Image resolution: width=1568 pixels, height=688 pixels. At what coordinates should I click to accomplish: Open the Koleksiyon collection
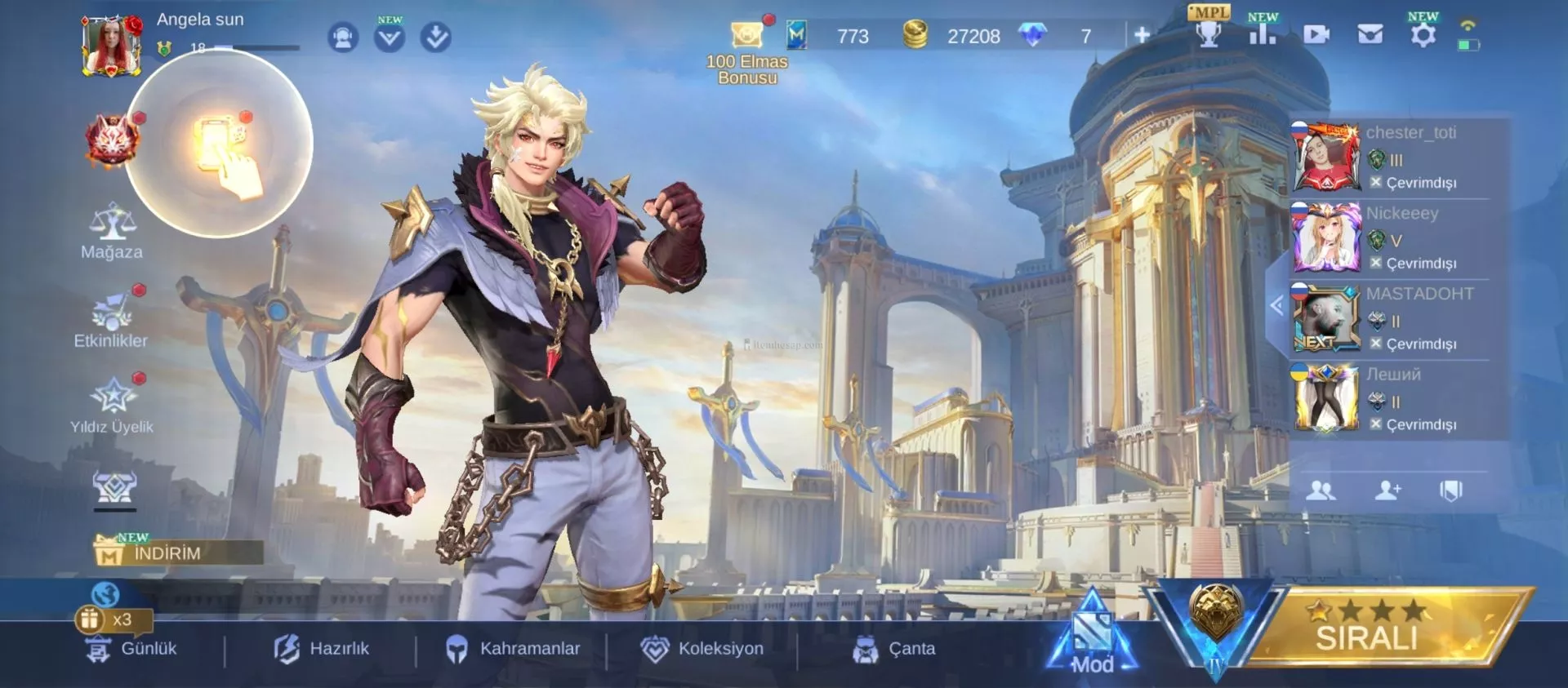click(x=702, y=649)
